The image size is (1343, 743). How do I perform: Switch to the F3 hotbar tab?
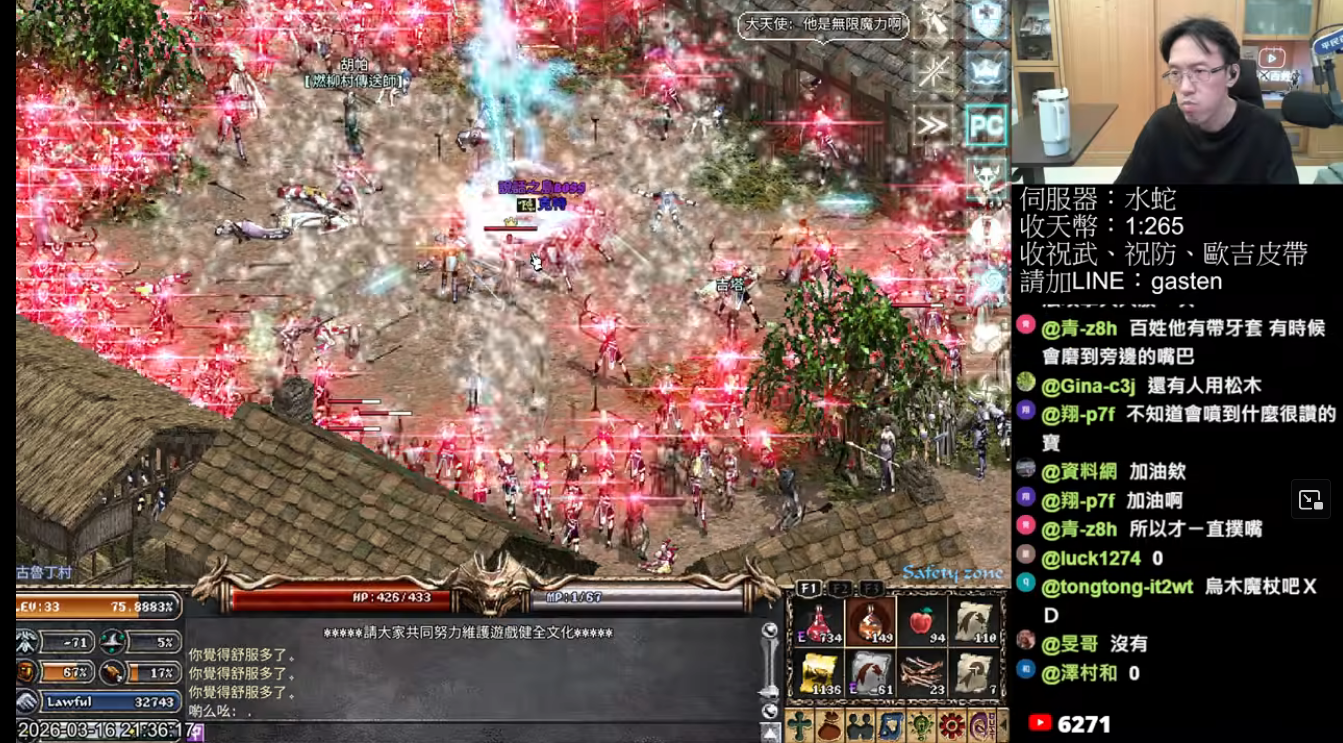[872, 588]
